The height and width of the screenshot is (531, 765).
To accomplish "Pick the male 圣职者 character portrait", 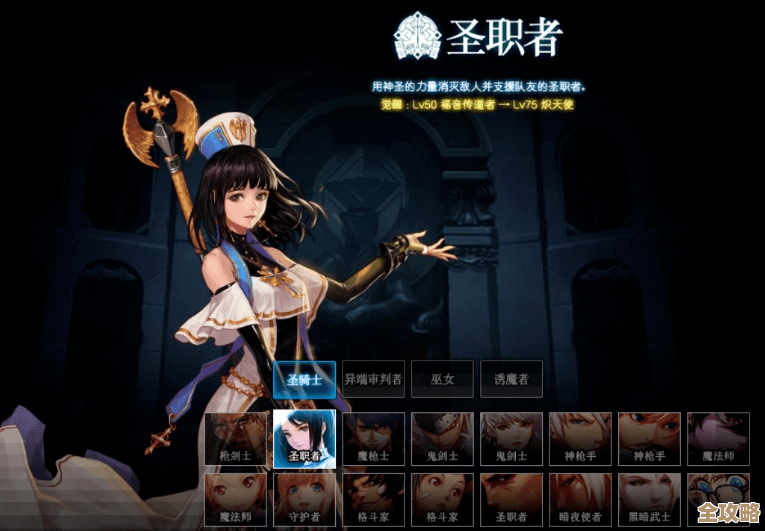I will [511, 499].
